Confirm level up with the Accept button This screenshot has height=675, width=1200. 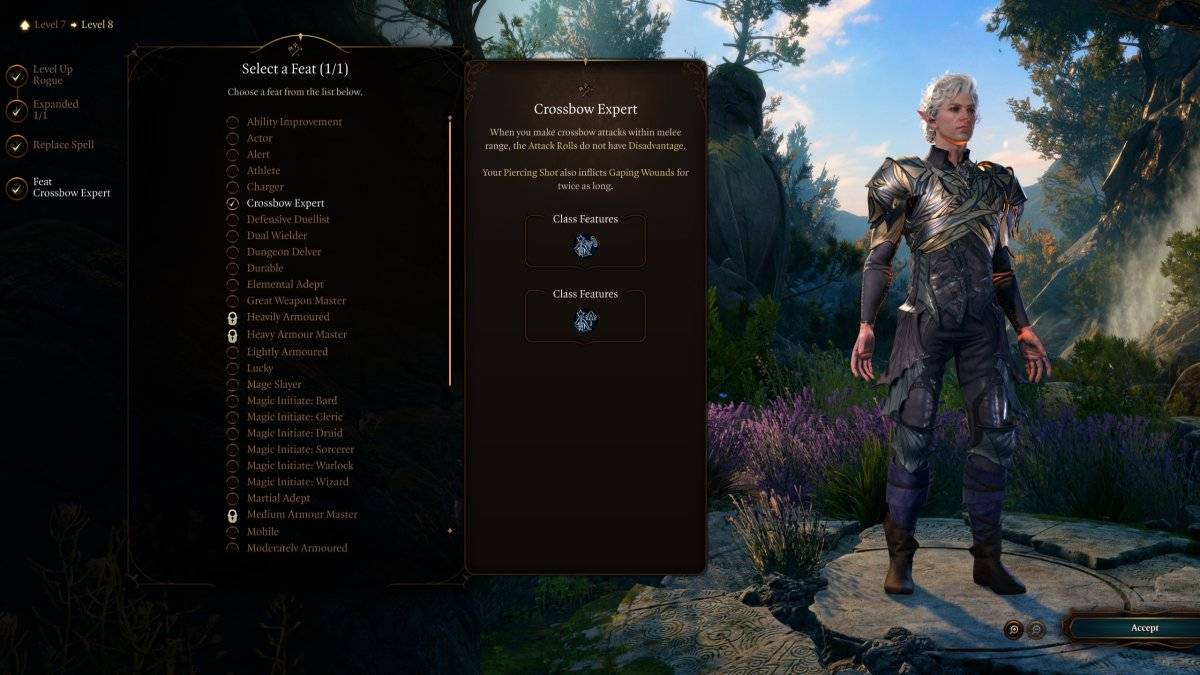pyautogui.click(x=1144, y=628)
